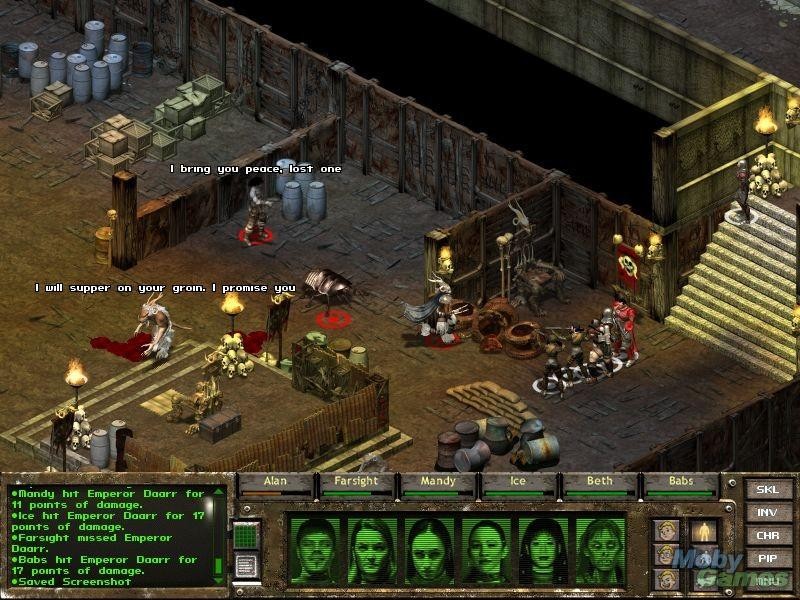Click the Babs name tab

(681, 482)
